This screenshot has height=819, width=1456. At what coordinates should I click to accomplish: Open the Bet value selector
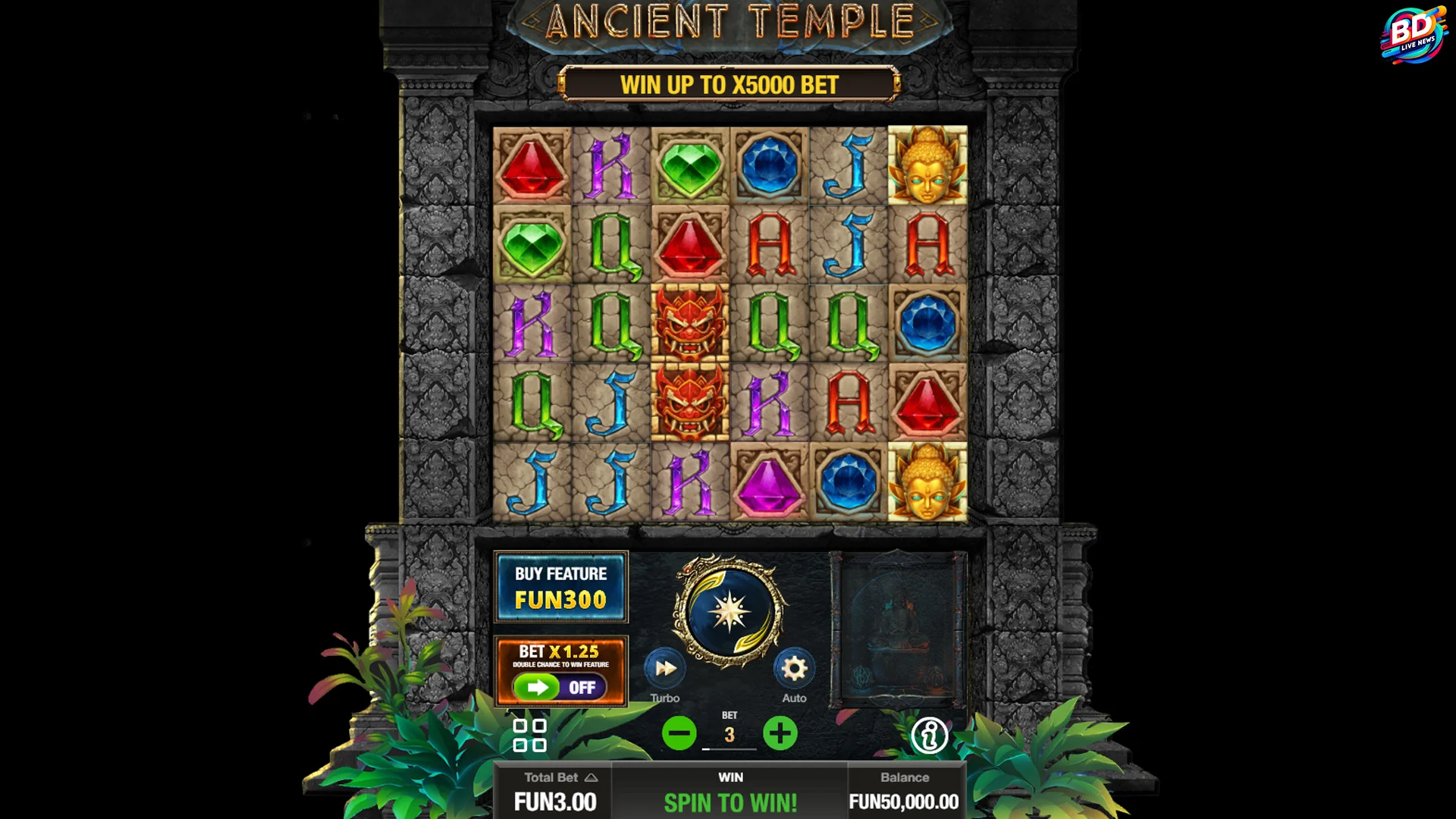point(730,734)
